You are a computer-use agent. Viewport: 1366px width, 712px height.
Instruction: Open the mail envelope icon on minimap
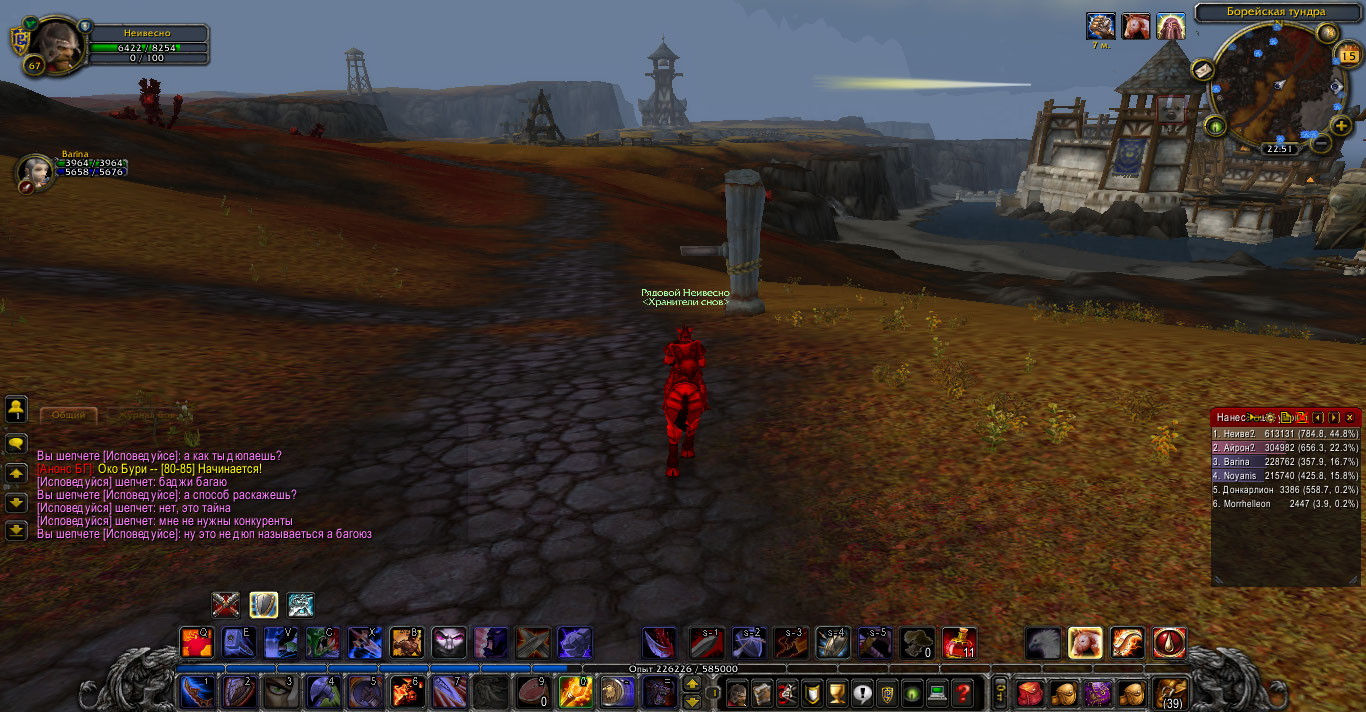1202,70
